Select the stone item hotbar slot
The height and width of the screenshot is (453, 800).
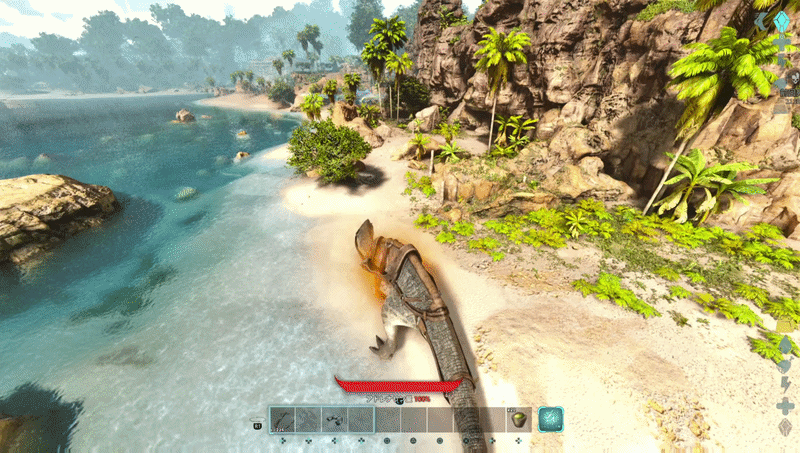click(335, 420)
